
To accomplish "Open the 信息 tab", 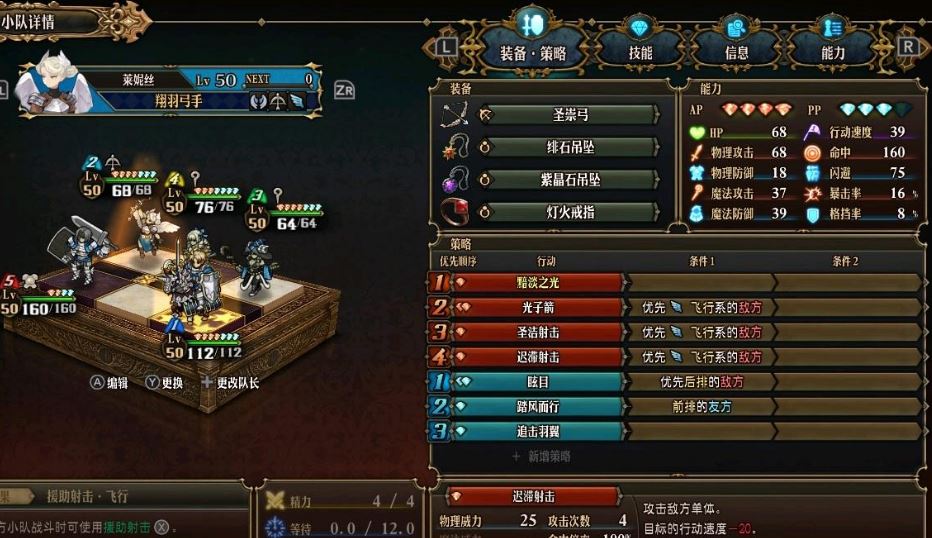I will click(x=736, y=51).
